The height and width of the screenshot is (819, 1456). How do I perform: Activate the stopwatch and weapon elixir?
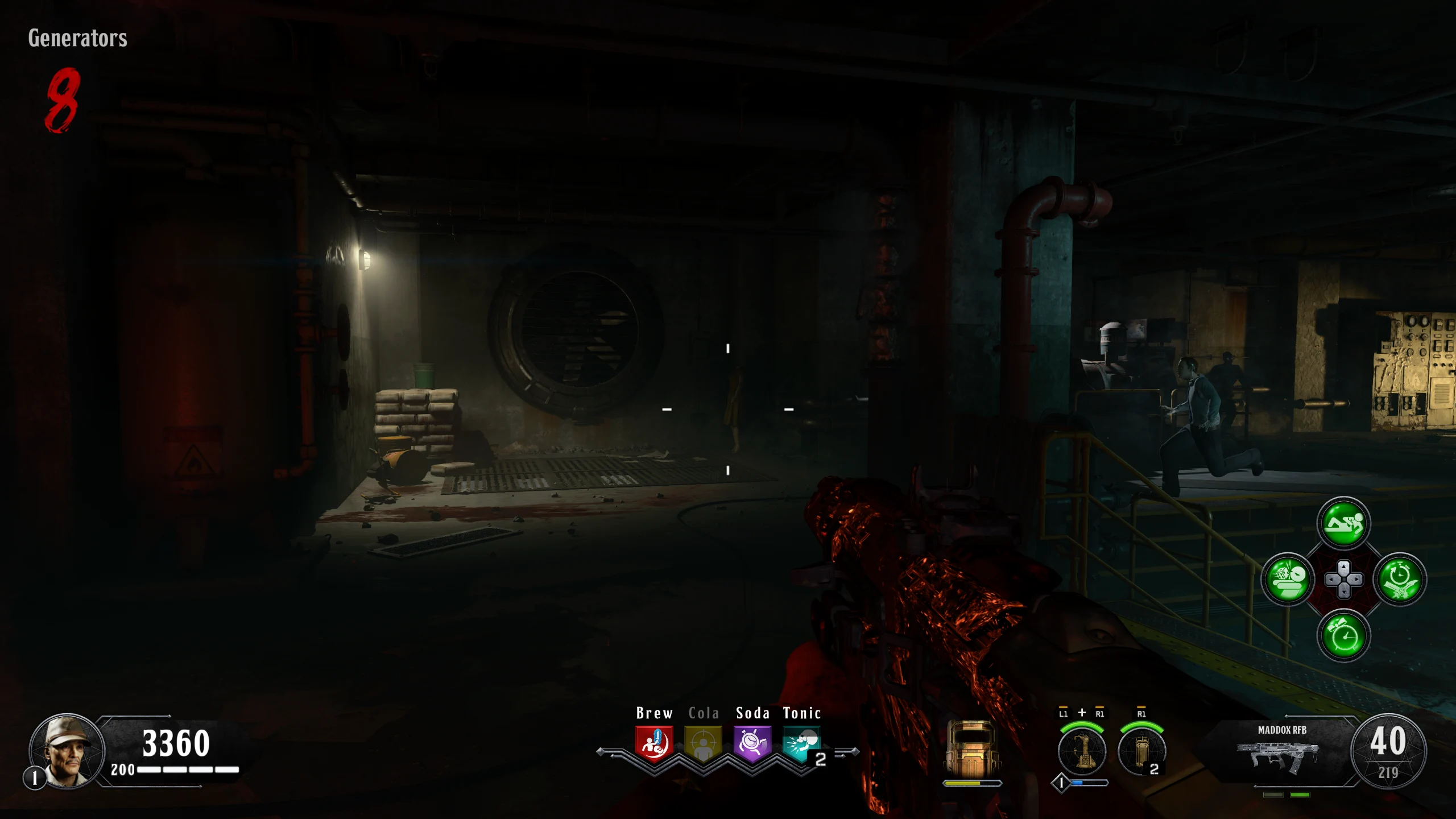point(1399,579)
